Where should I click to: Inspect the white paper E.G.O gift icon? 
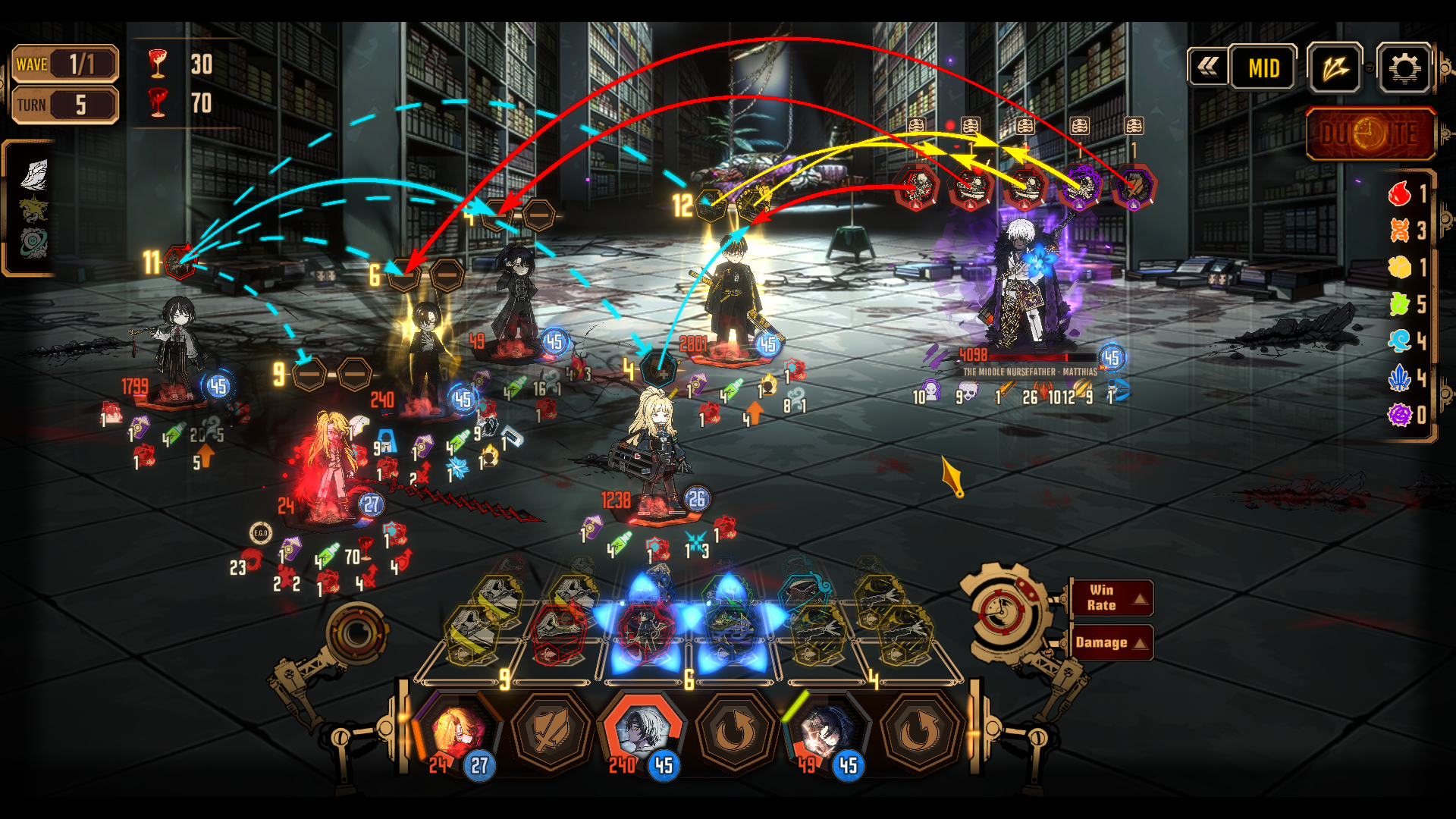pos(34,174)
